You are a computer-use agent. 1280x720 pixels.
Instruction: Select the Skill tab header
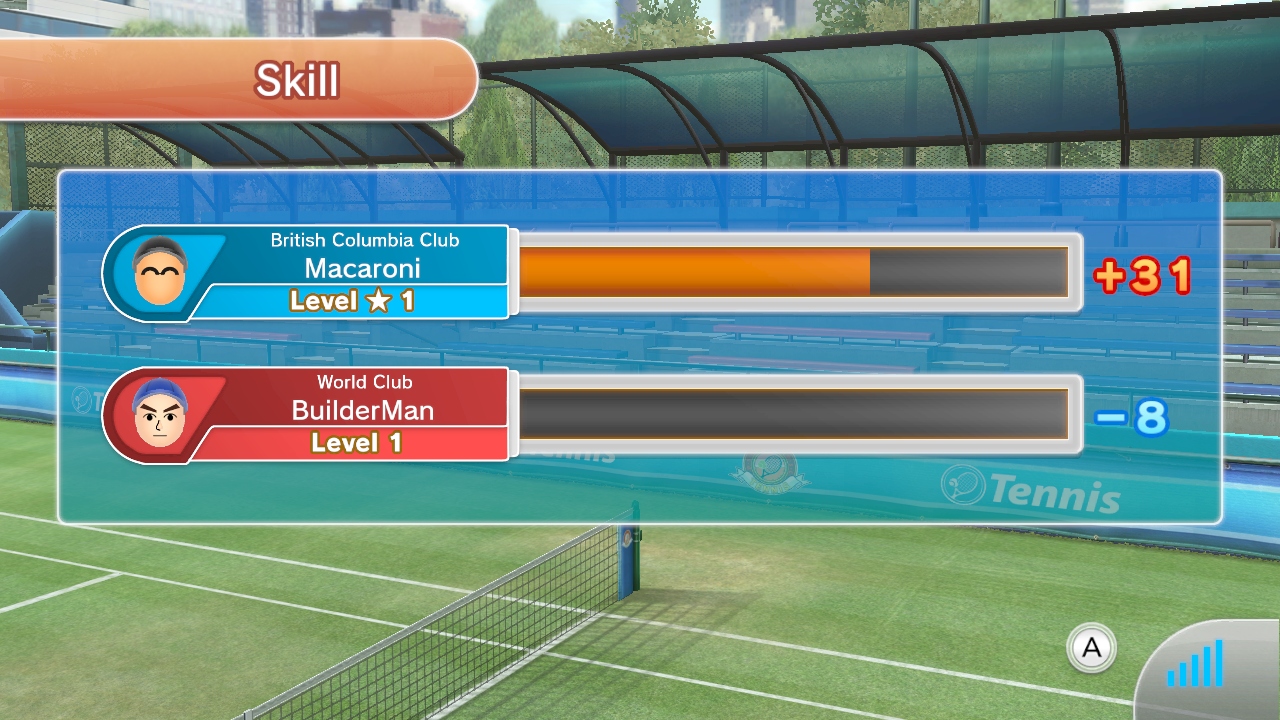pos(297,80)
